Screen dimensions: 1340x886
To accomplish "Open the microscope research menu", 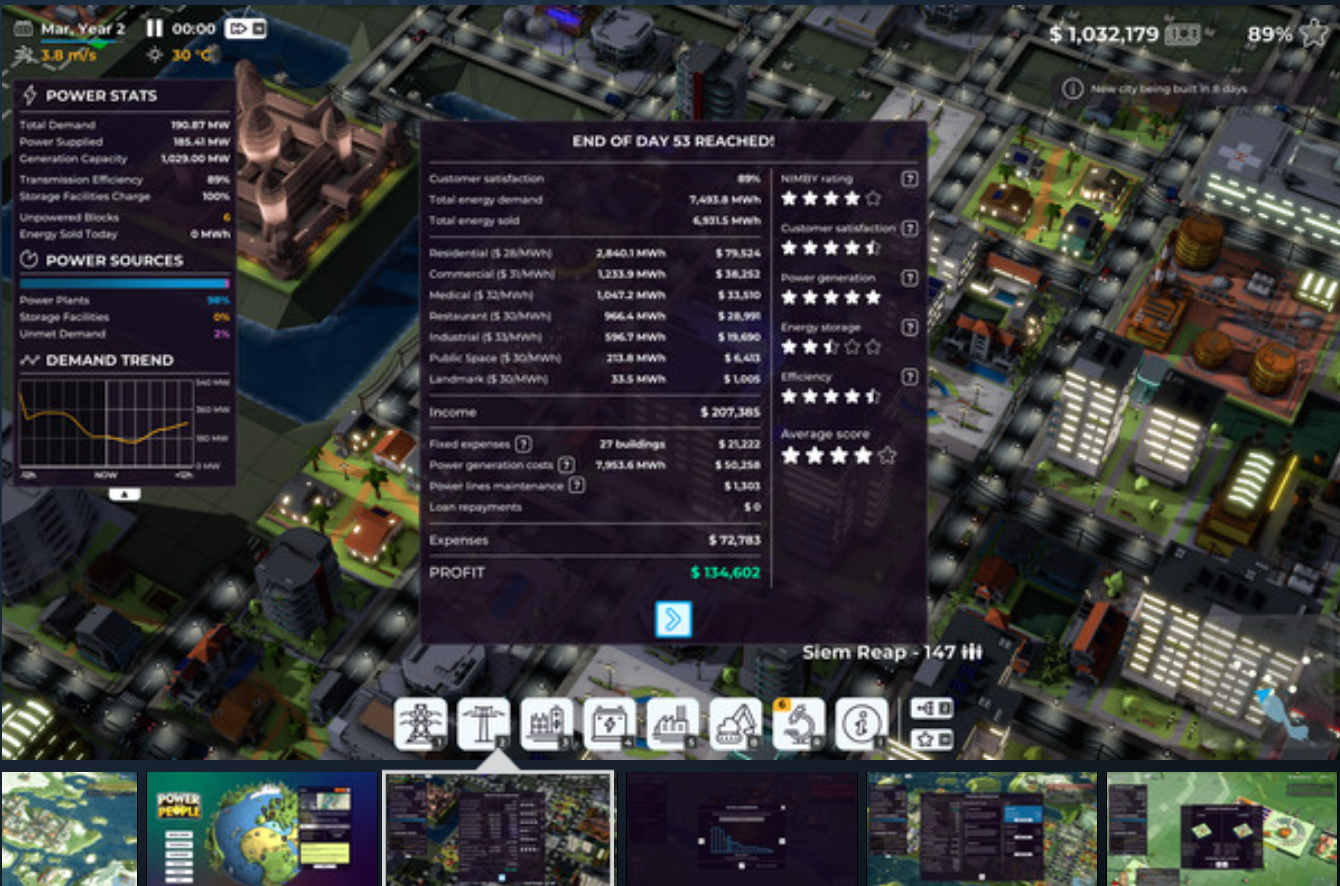I will coord(799,723).
